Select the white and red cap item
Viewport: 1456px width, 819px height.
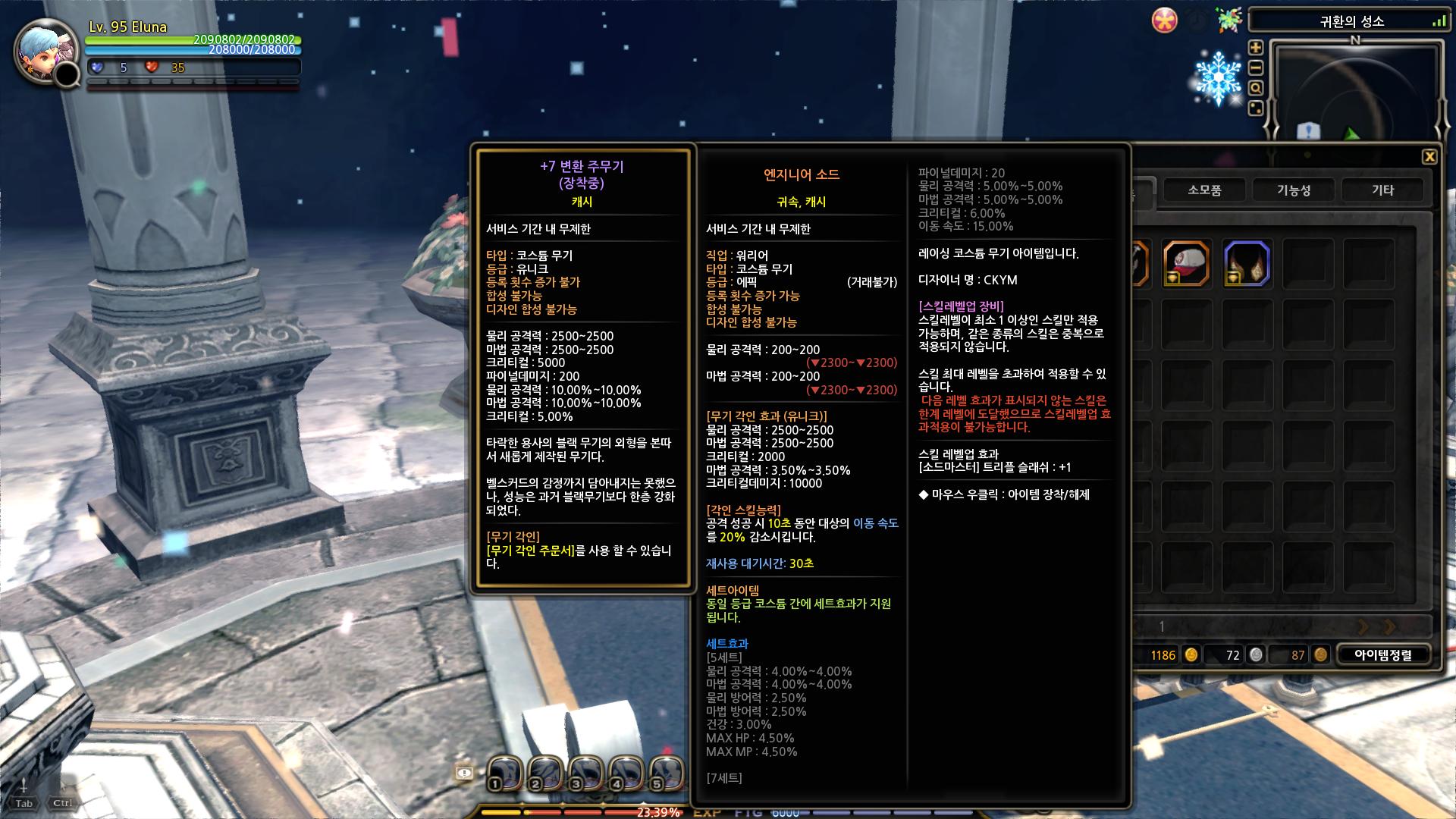(x=1186, y=263)
